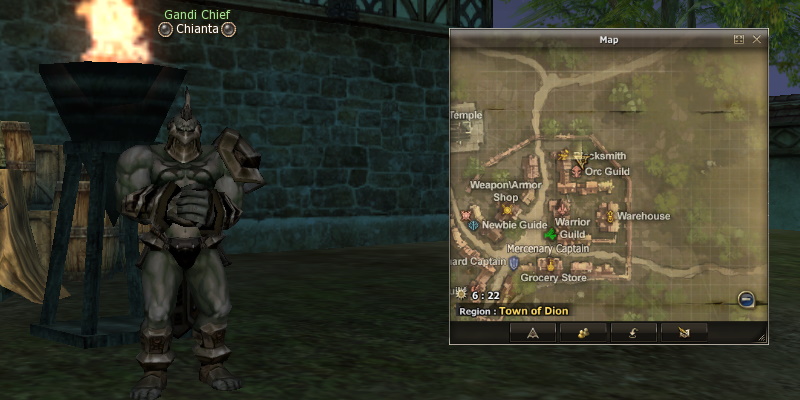
Task: Select the Warehouse marker on the map
Action: tap(609, 215)
